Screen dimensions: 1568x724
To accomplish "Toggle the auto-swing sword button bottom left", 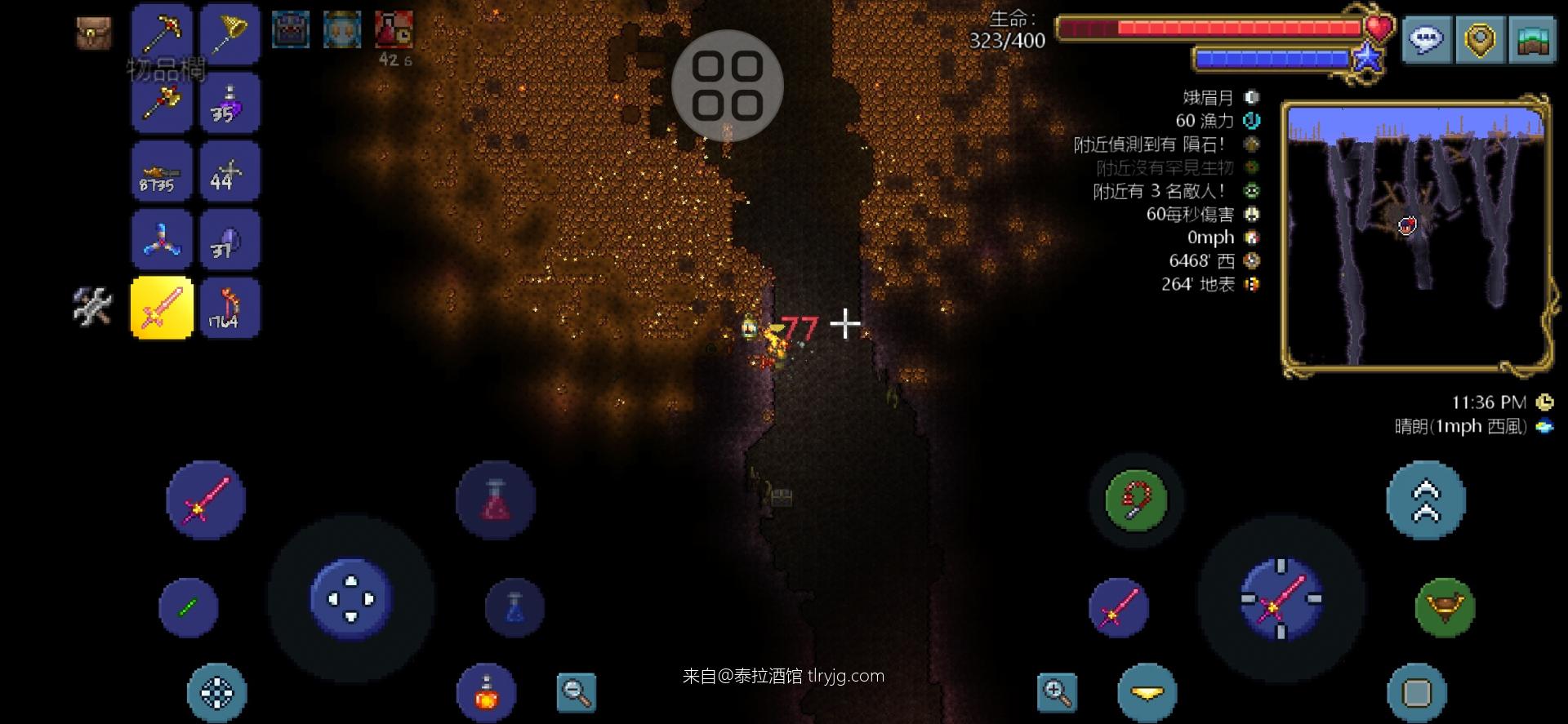I will click(x=206, y=500).
